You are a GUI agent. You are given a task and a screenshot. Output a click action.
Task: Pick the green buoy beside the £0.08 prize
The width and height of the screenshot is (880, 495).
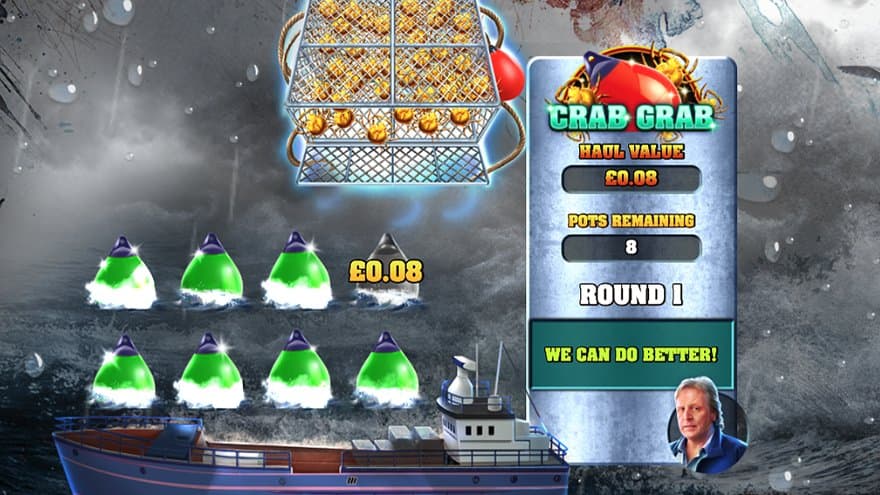296,272
